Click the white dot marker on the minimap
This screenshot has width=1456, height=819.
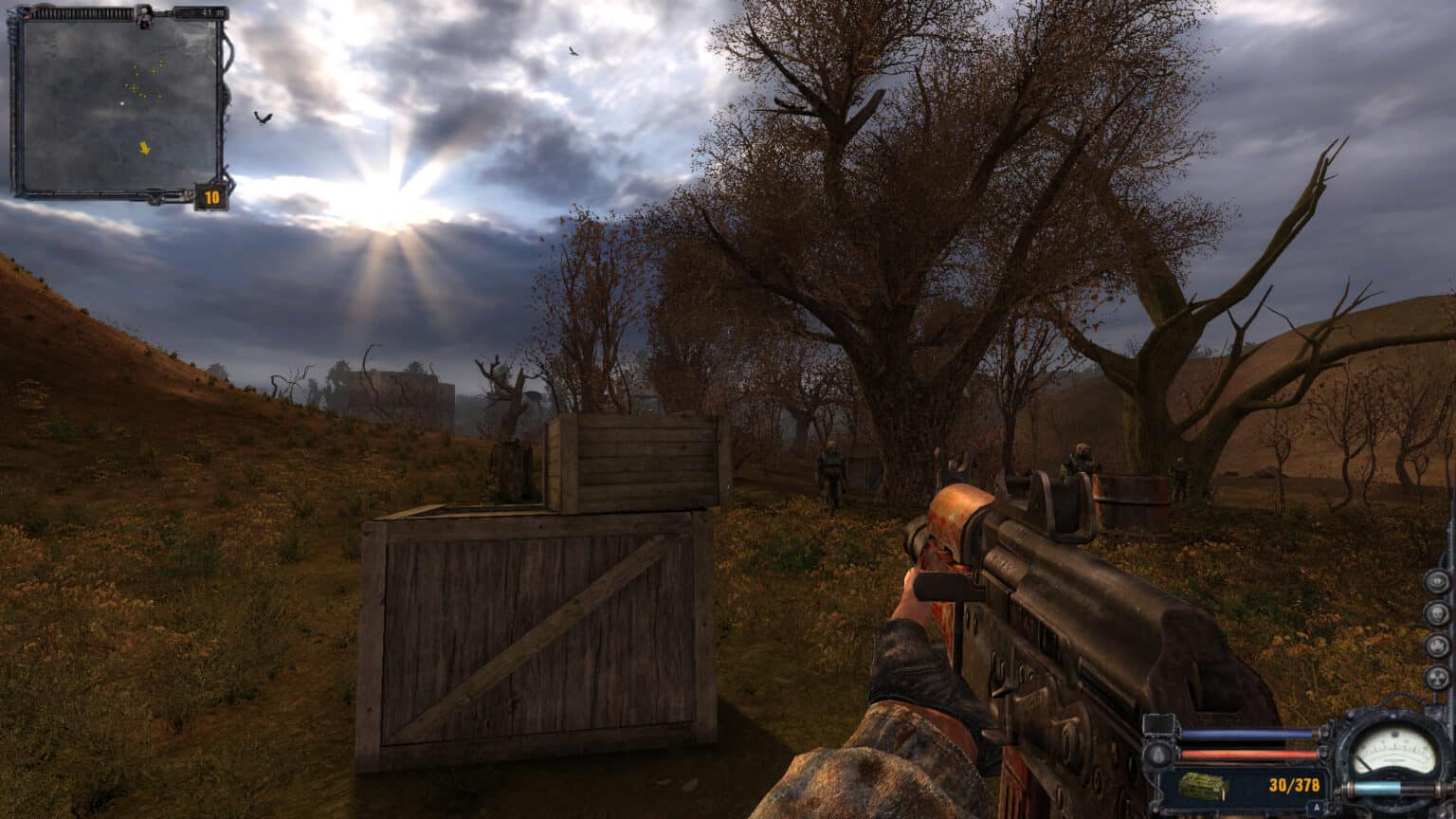click(x=123, y=102)
